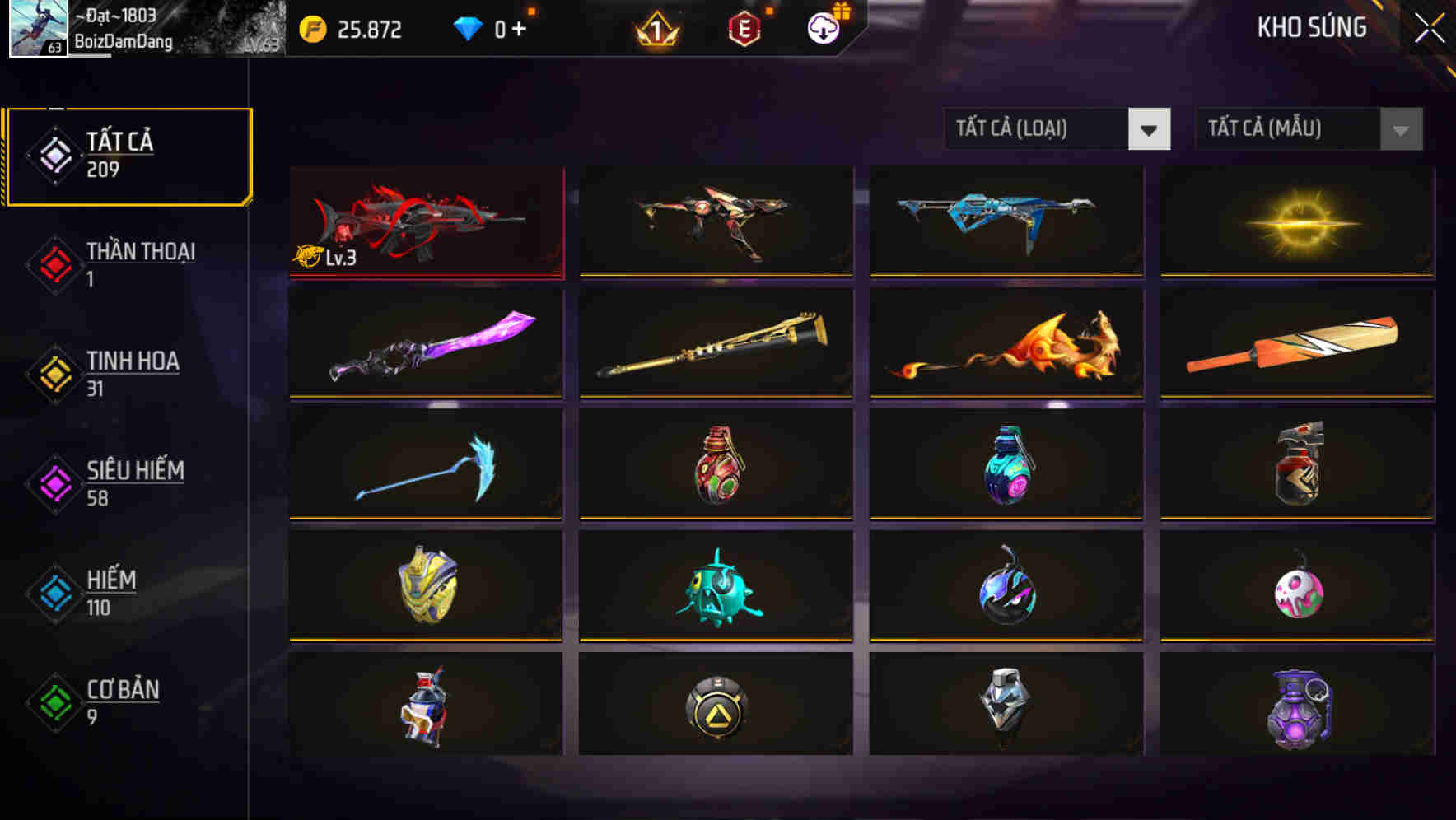The height and width of the screenshot is (820, 1456).
Task: Select the cricket bat weapon skin
Action: tap(1295, 344)
